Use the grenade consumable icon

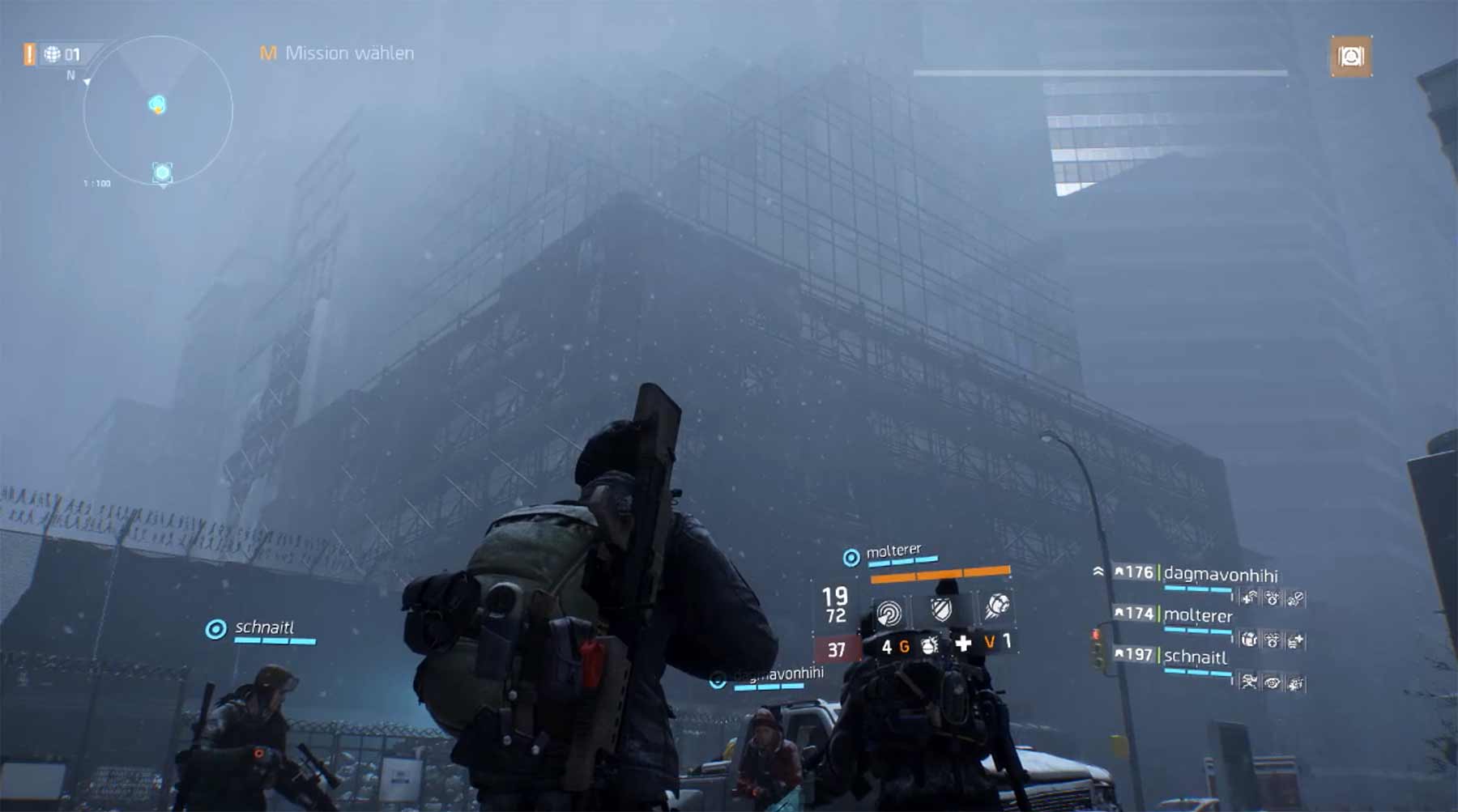pos(929,645)
